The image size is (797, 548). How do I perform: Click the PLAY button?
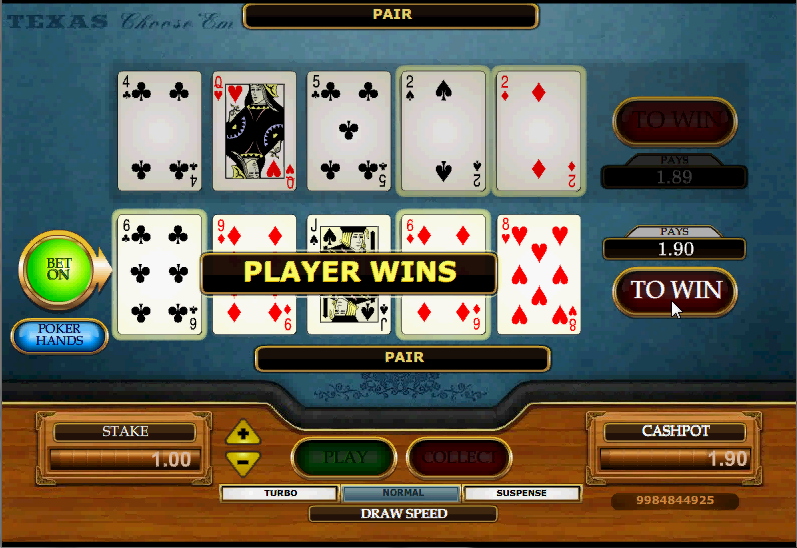344,458
